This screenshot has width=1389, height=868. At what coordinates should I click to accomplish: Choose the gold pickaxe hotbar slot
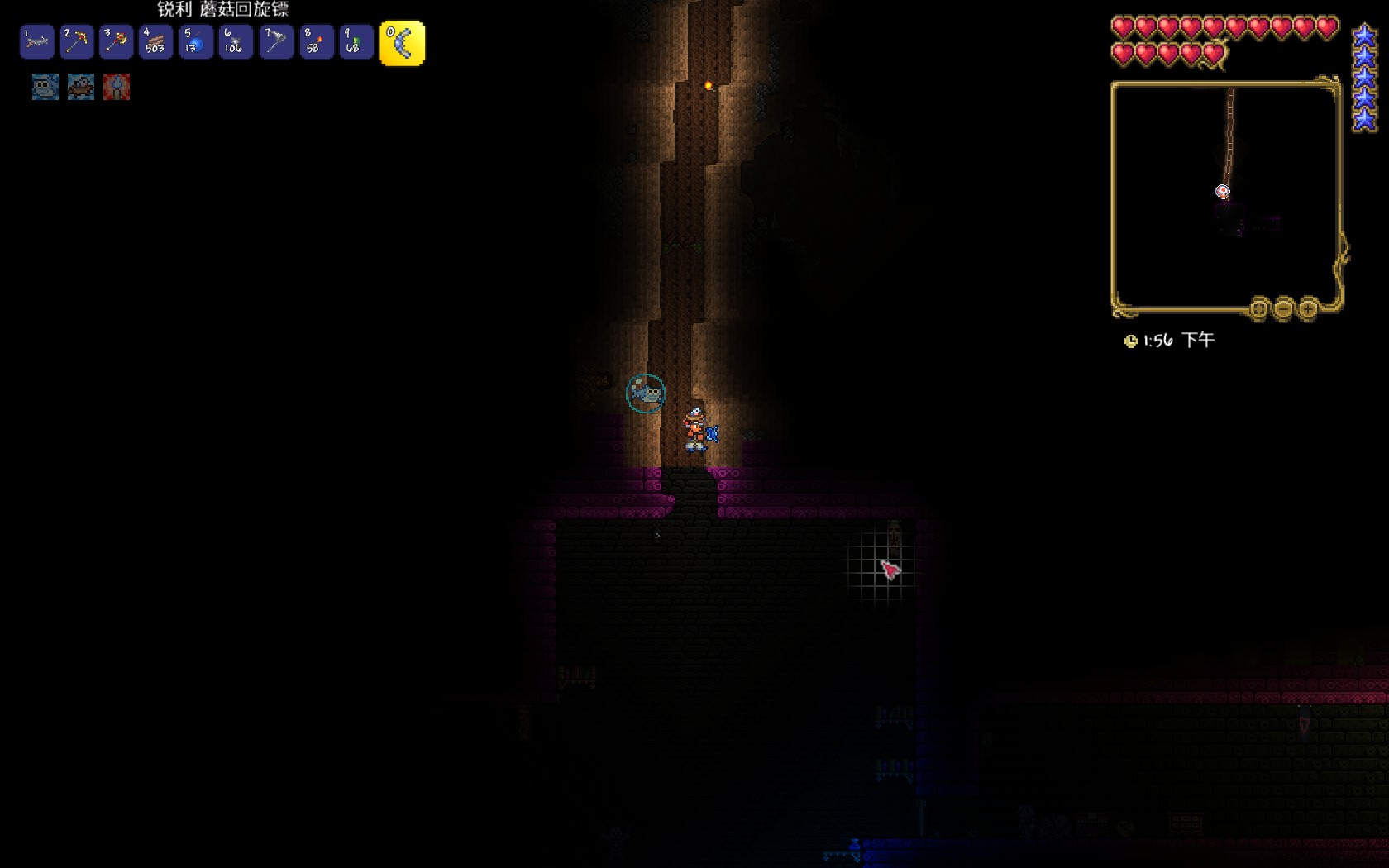pos(76,42)
